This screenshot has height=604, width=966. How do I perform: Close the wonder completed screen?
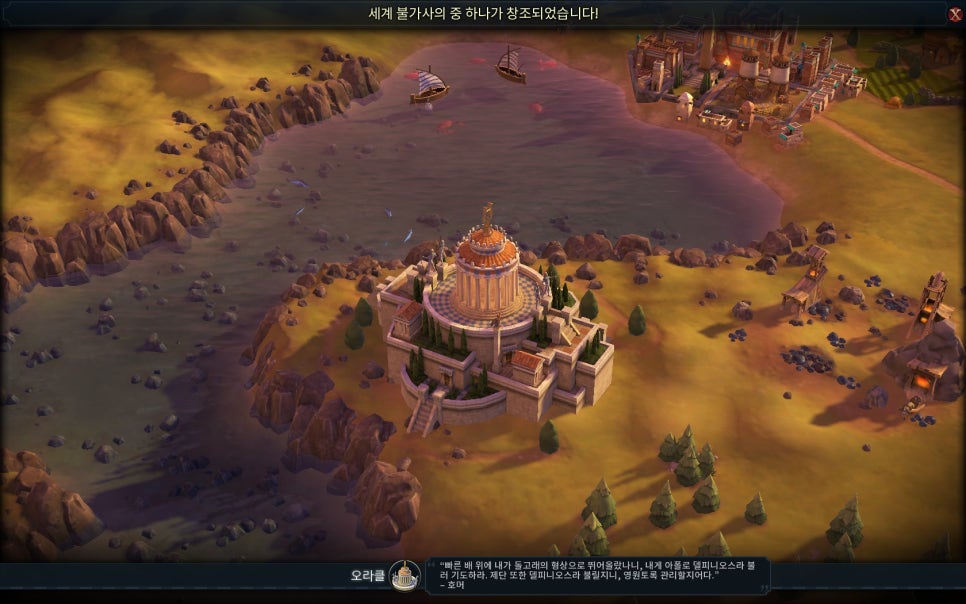point(954,14)
